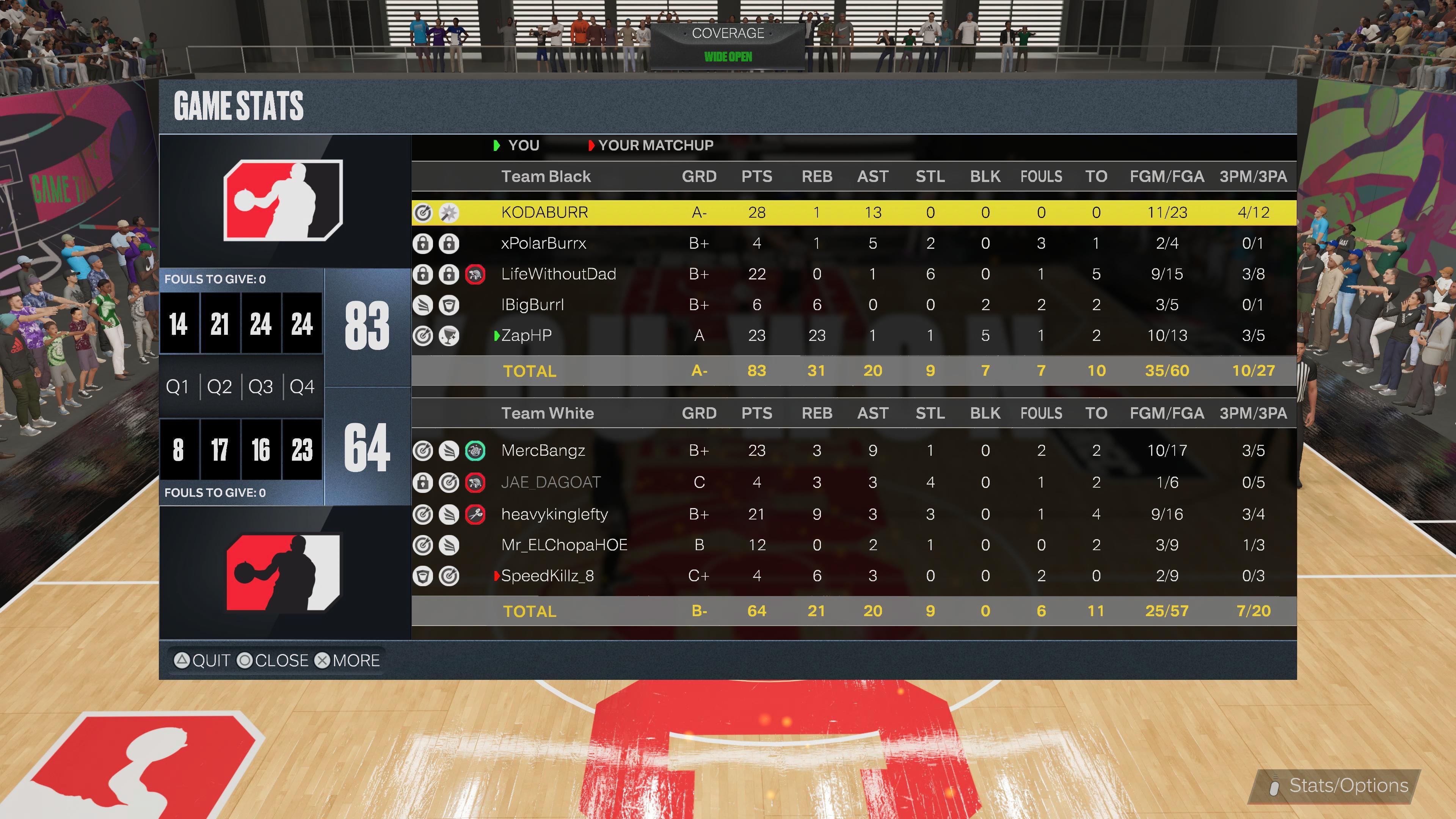Click the red turtle badge for LifeWithoutDad
This screenshot has height=819, width=1456.
click(x=475, y=273)
